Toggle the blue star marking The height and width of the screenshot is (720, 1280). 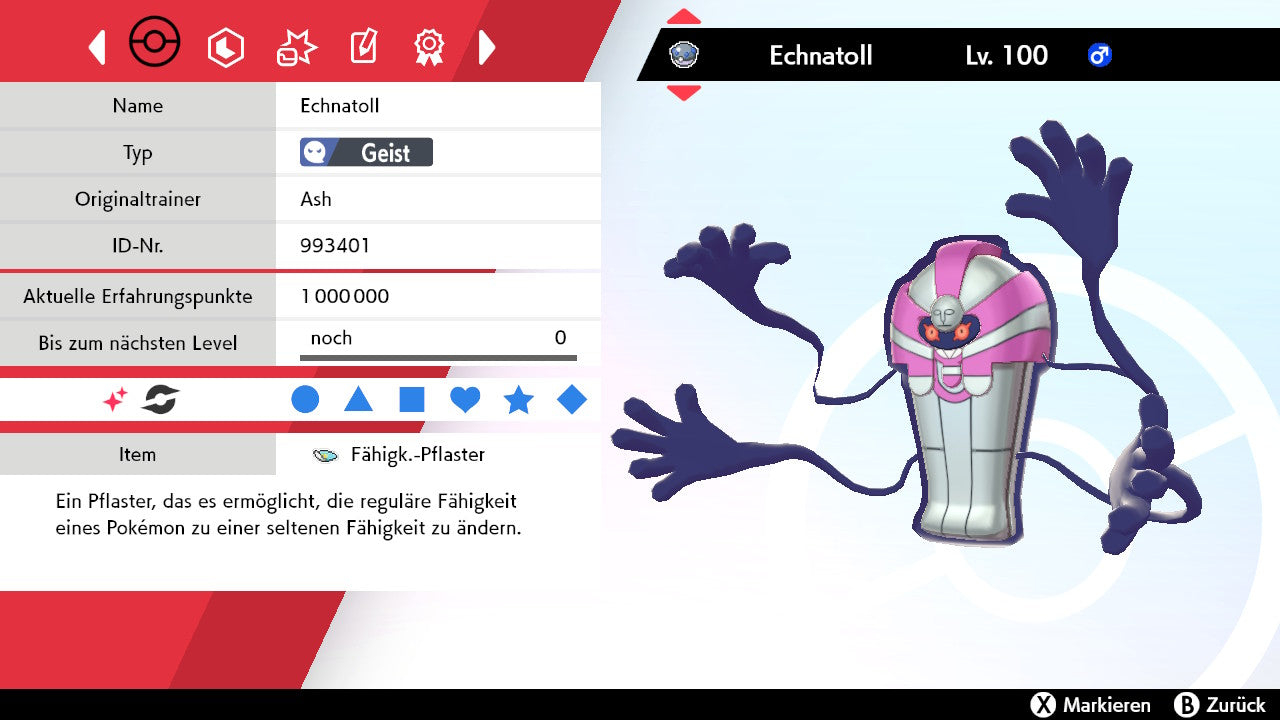[x=518, y=400]
